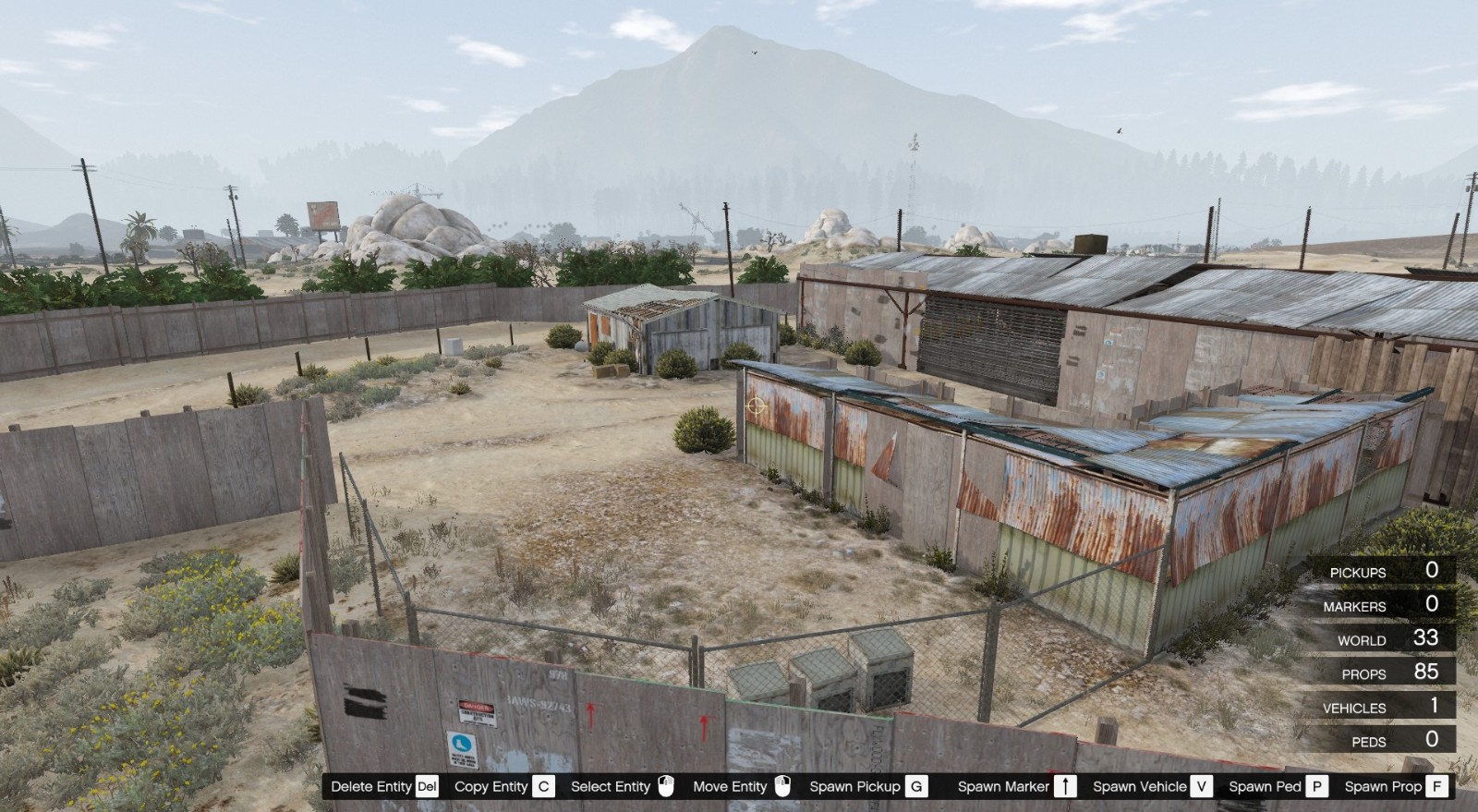Click the V key badge for Spawn Vehicle
This screenshot has height=812, width=1478.
click(x=1203, y=787)
